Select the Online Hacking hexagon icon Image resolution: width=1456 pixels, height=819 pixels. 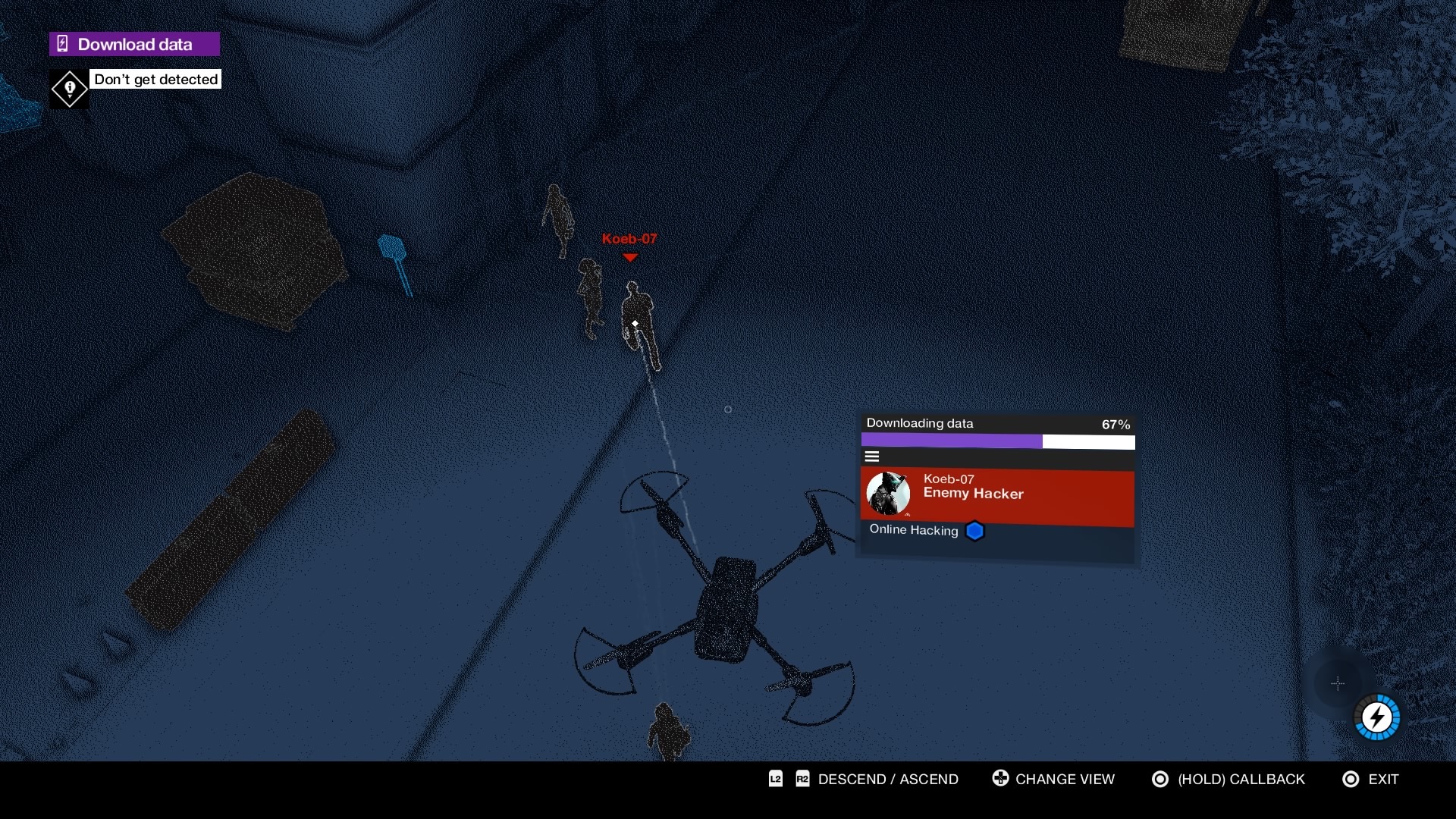(x=974, y=531)
